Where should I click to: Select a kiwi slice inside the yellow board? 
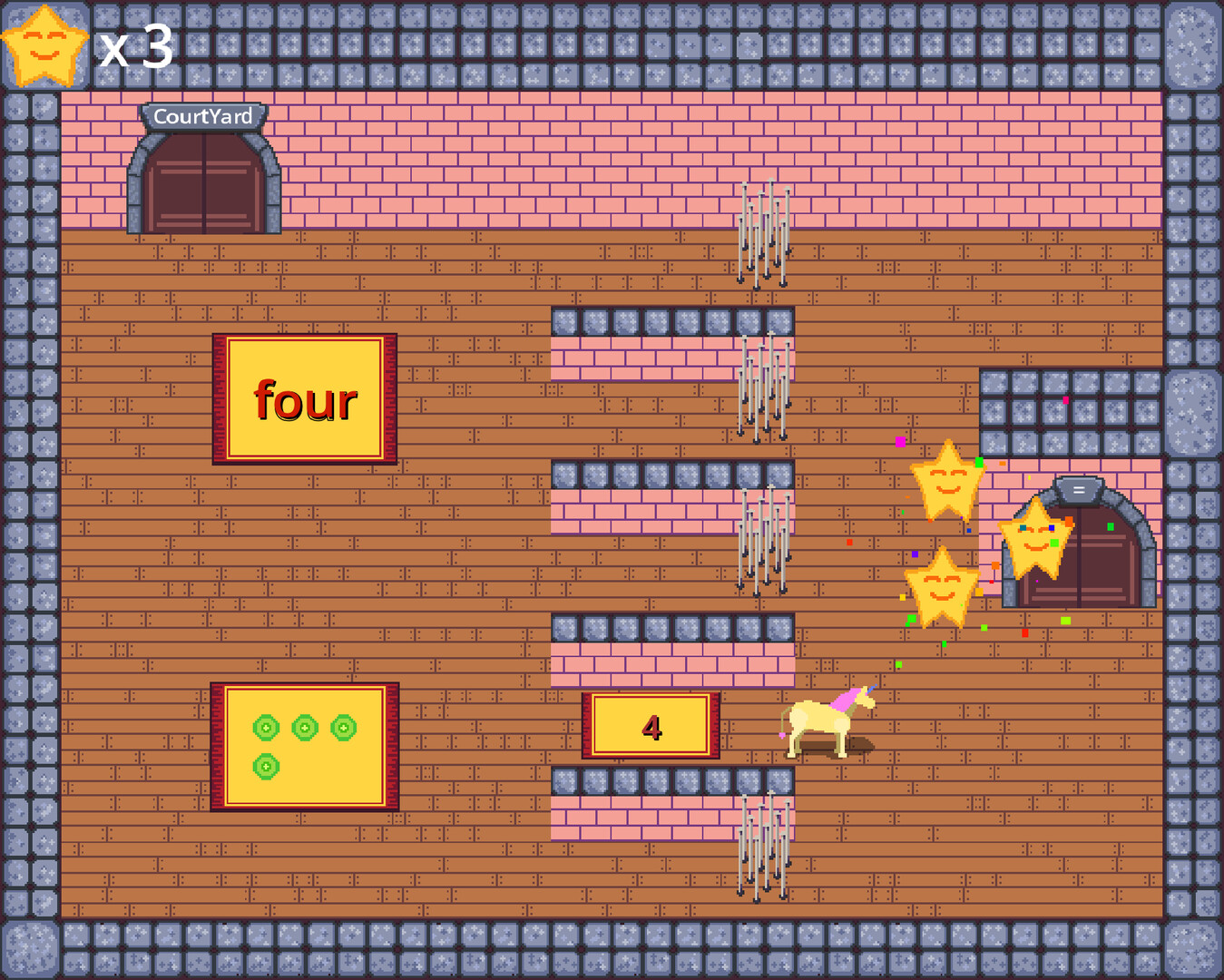click(266, 726)
